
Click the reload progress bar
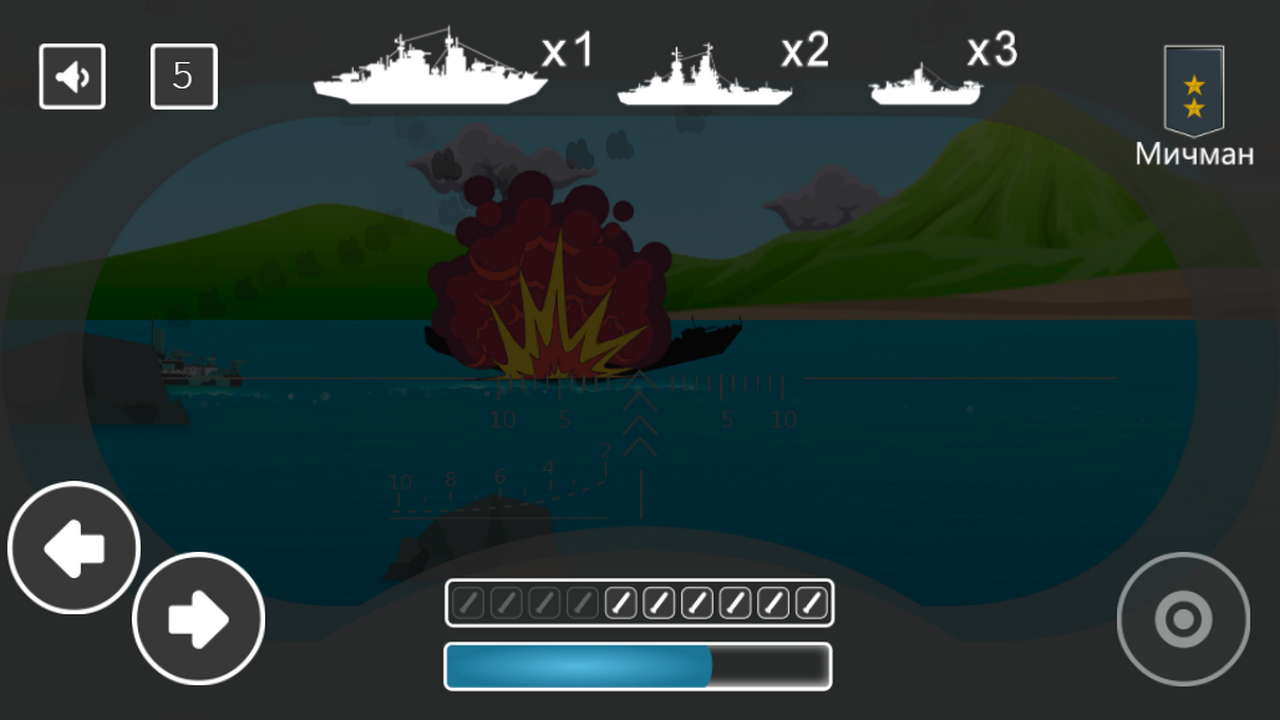(x=638, y=666)
